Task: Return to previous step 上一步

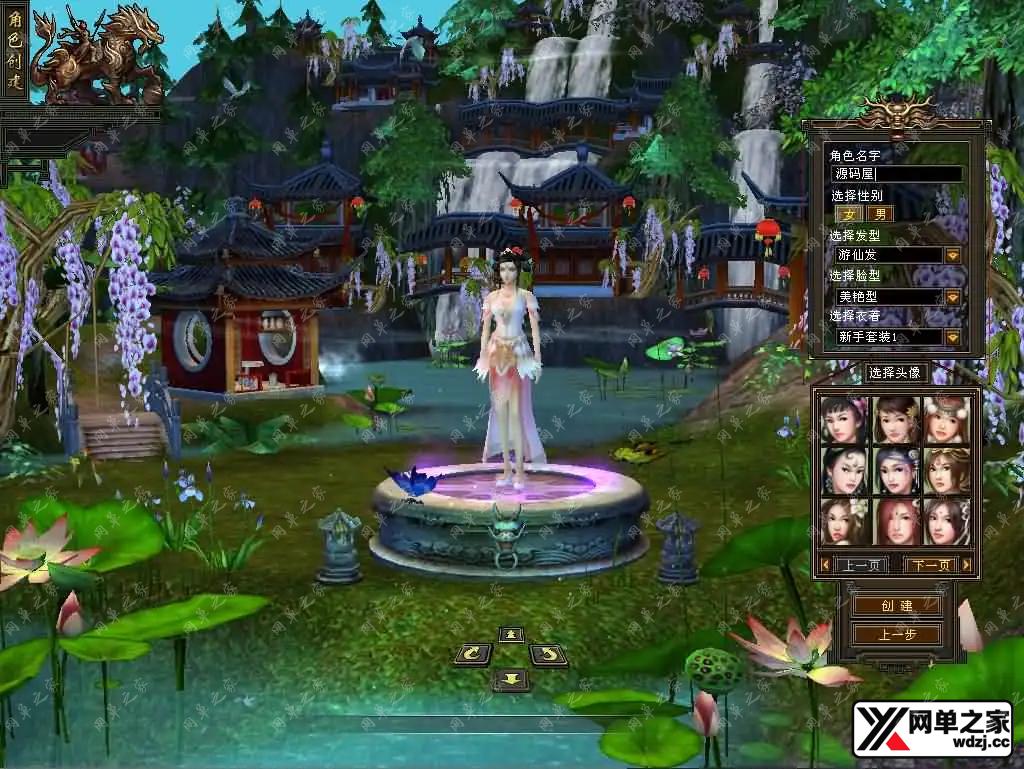Action: 897,635
